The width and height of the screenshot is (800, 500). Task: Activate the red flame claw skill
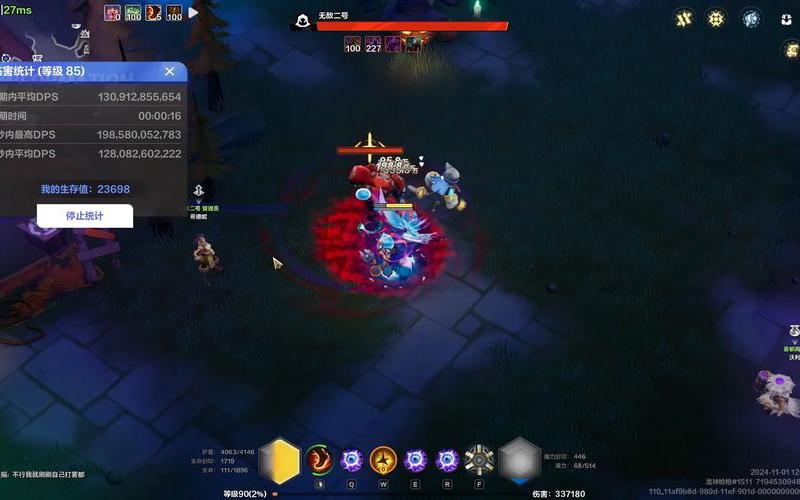(319, 460)
